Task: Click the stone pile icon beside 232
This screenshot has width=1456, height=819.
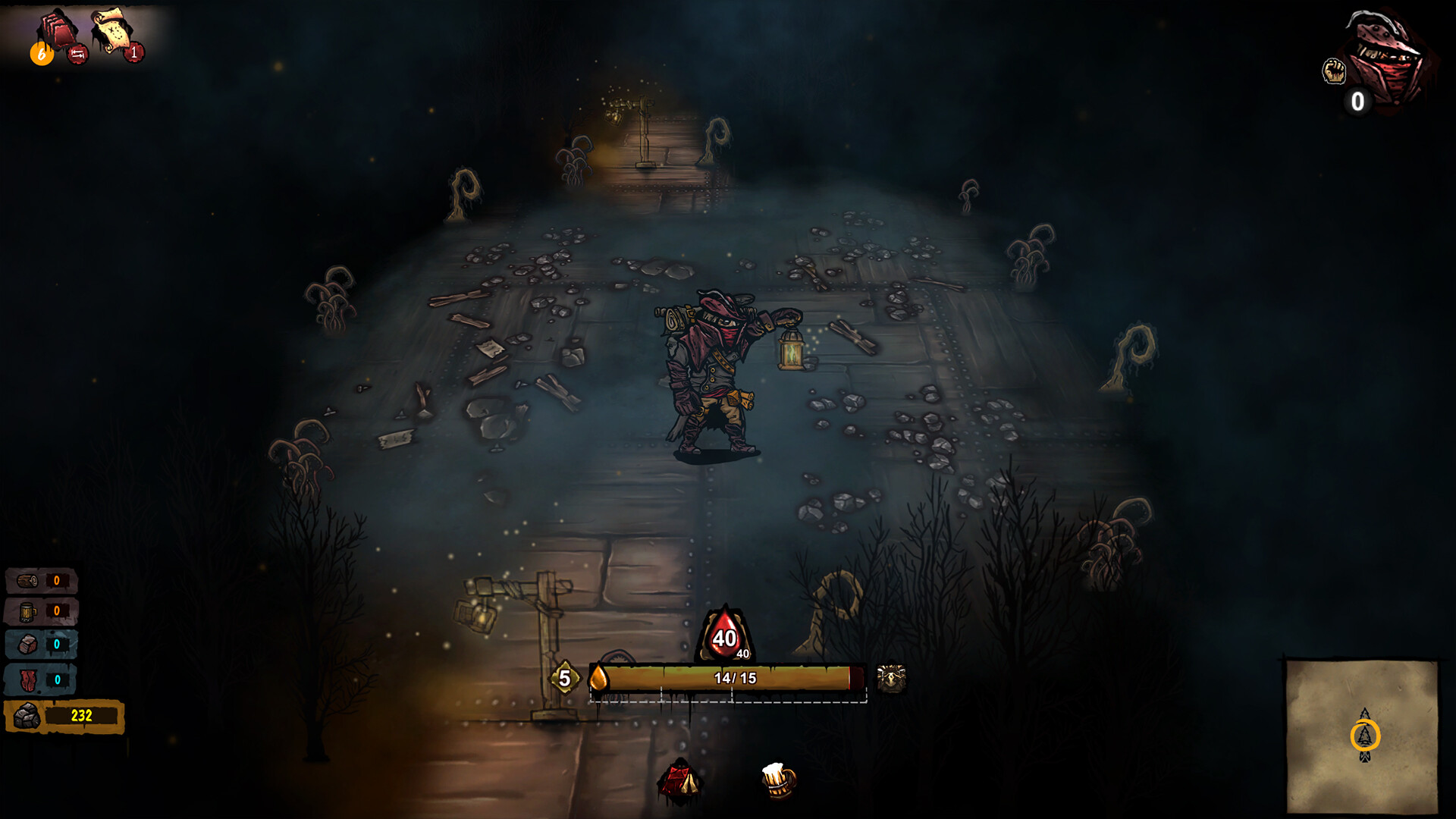Action: click(x=27, y=715)
